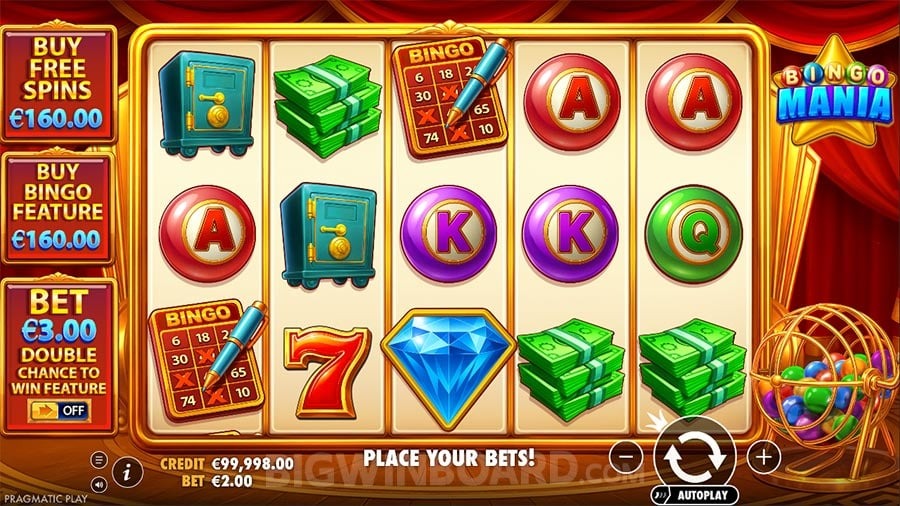The height and width of the screenshot is (506, 900).
Task: Increase the bet with the plus button
Action: (x=764, y=457)
